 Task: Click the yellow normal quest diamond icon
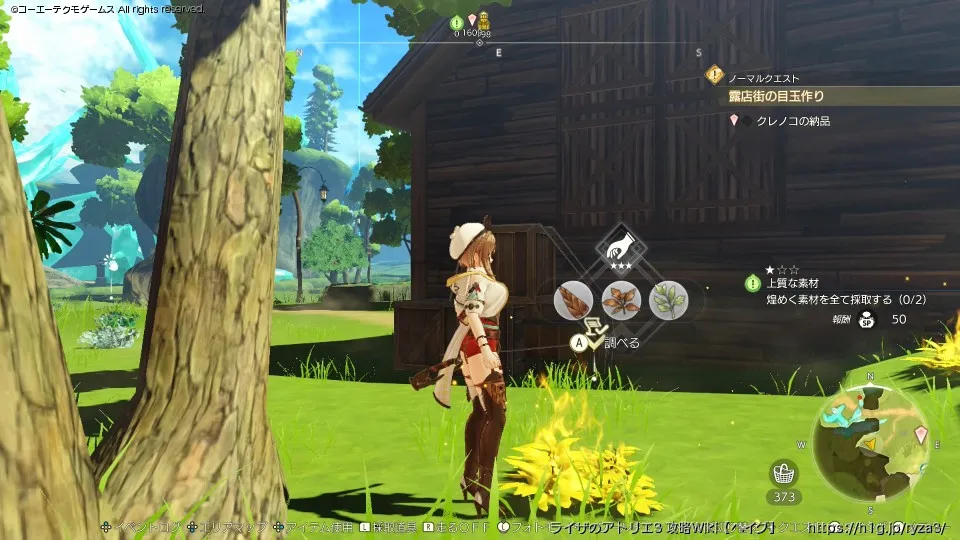point(714,74)
